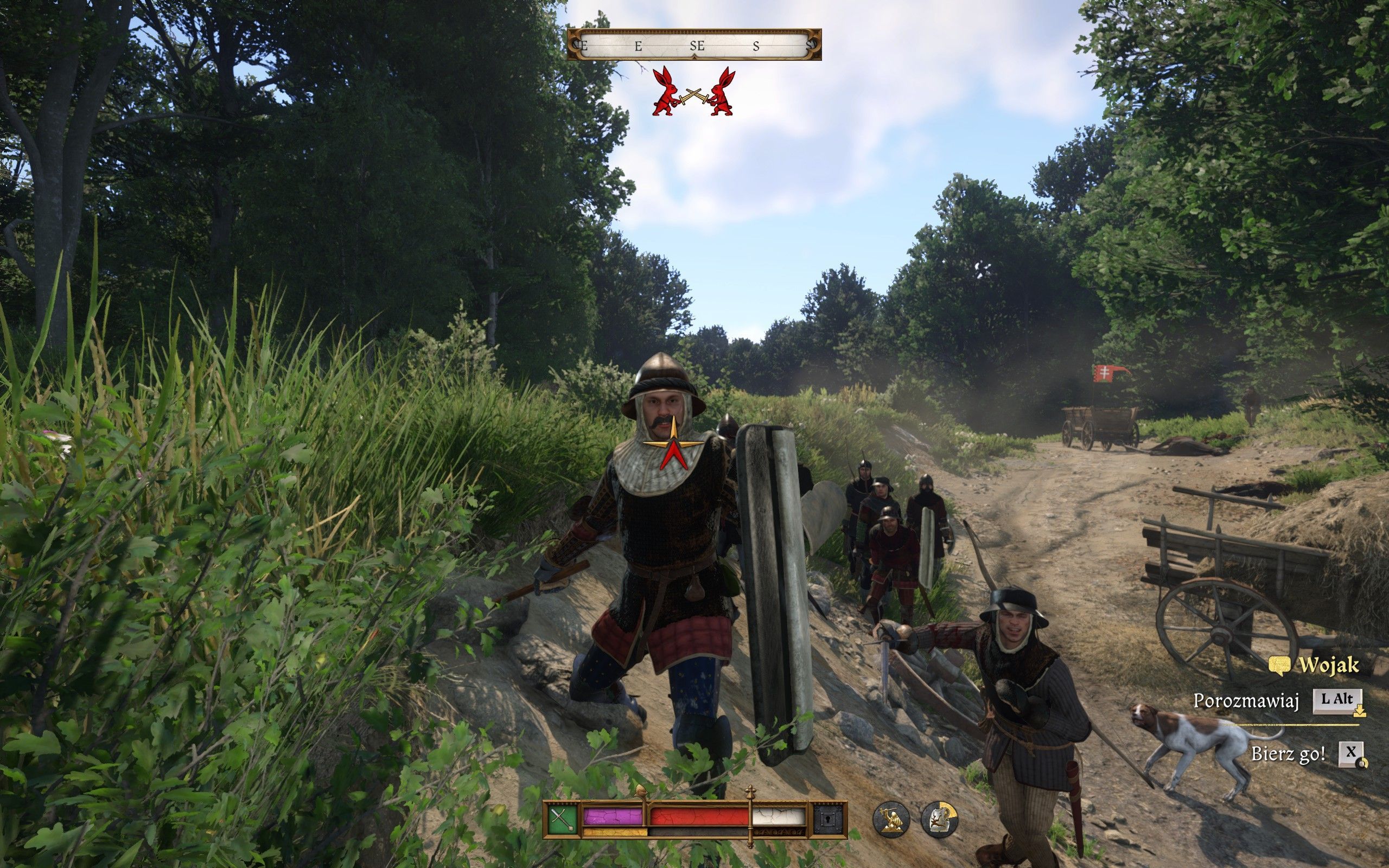Viewport: 1389px width, 868px height.
Task: Inspect the torn tunic status icon
Action: pyautogui.click(x=939, y=819)
